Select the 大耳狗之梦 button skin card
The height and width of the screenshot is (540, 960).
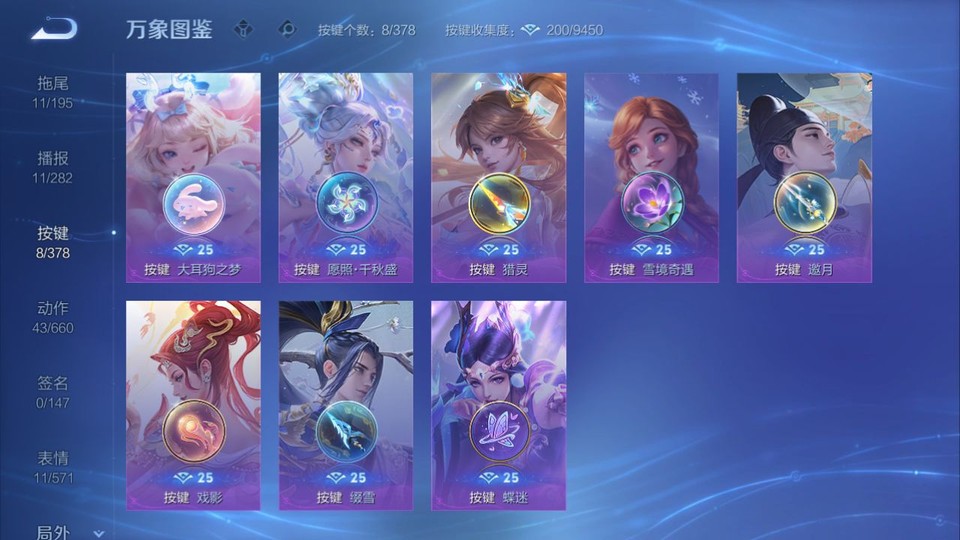(x=193, y=178)
